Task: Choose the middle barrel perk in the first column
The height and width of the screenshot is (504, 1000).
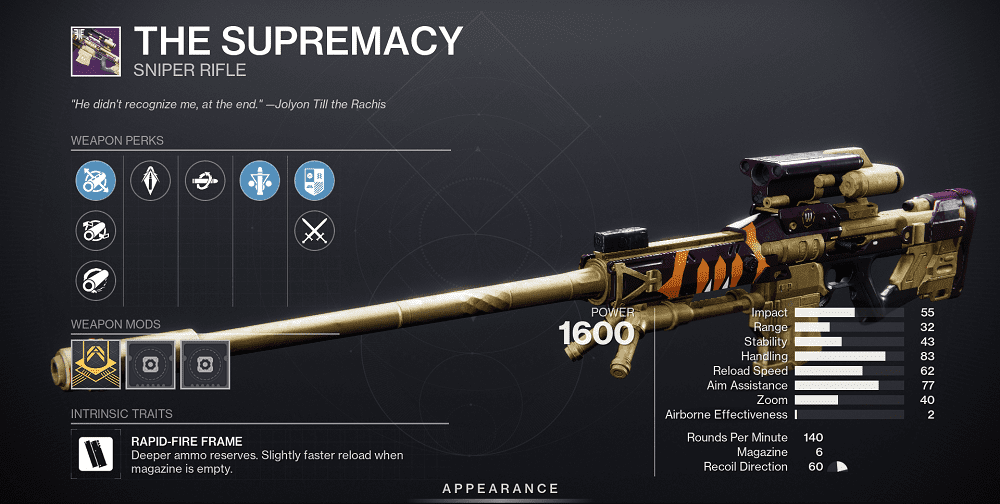Action: [96, 231]
